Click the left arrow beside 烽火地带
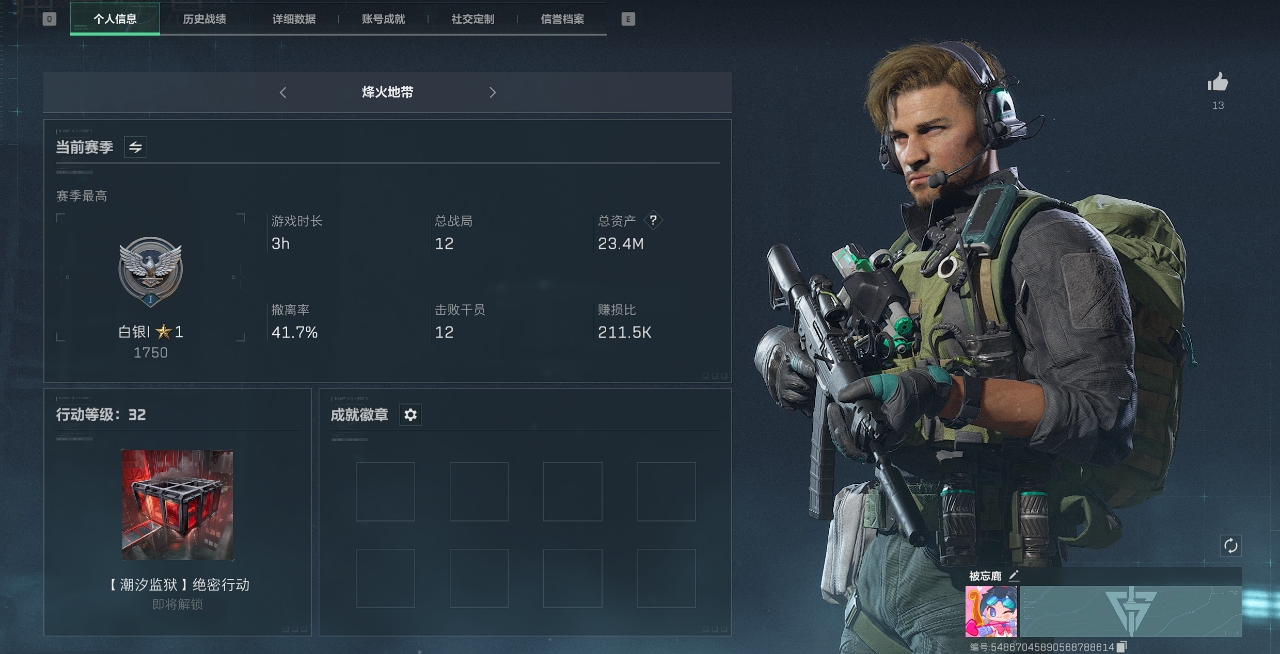 (283, 93)
